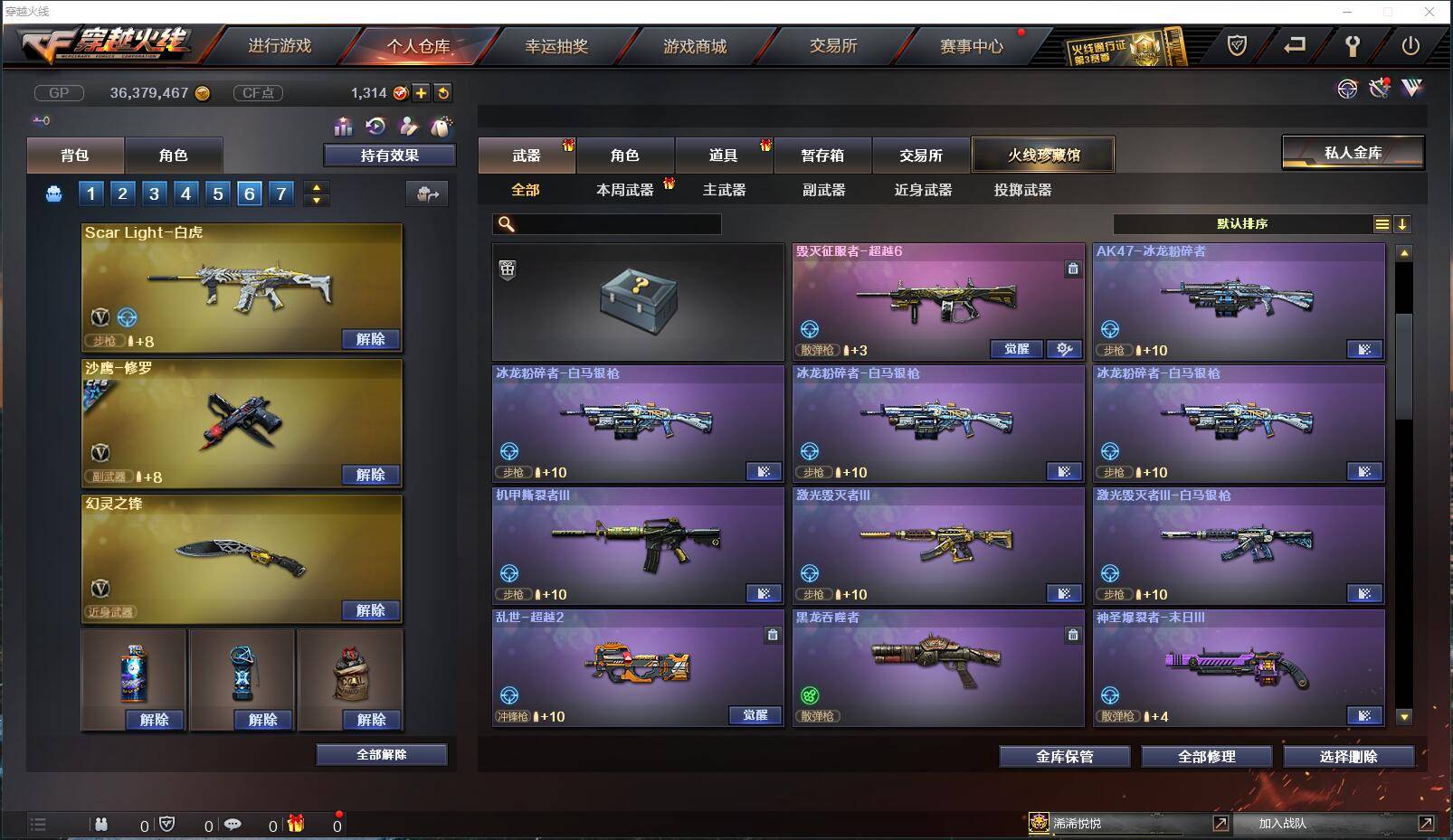Open the 暂存箱 inventory tab
This screenshot has height=840, width=1453.
(821, 155)
